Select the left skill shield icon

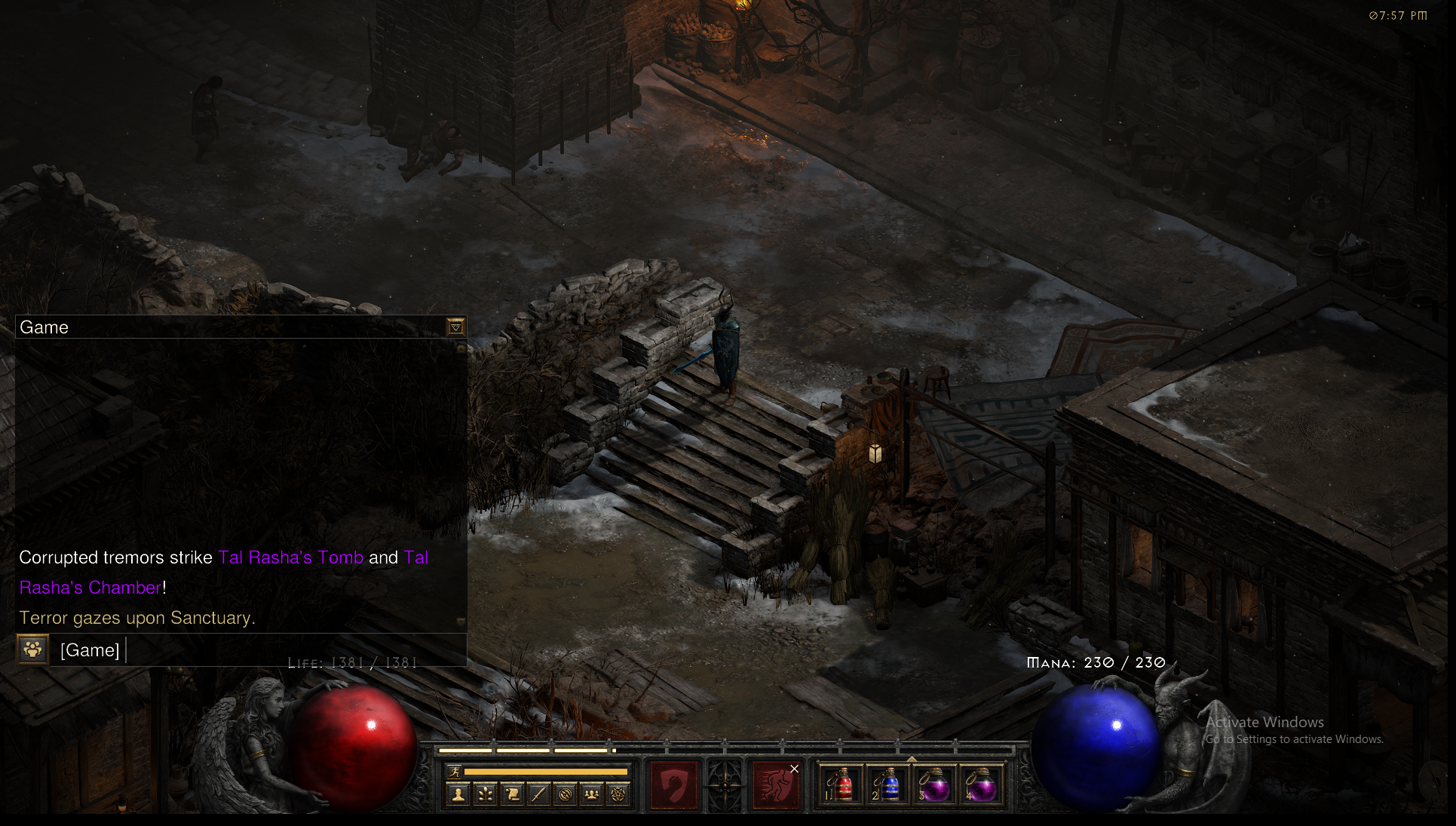click(x=673, y=785)
